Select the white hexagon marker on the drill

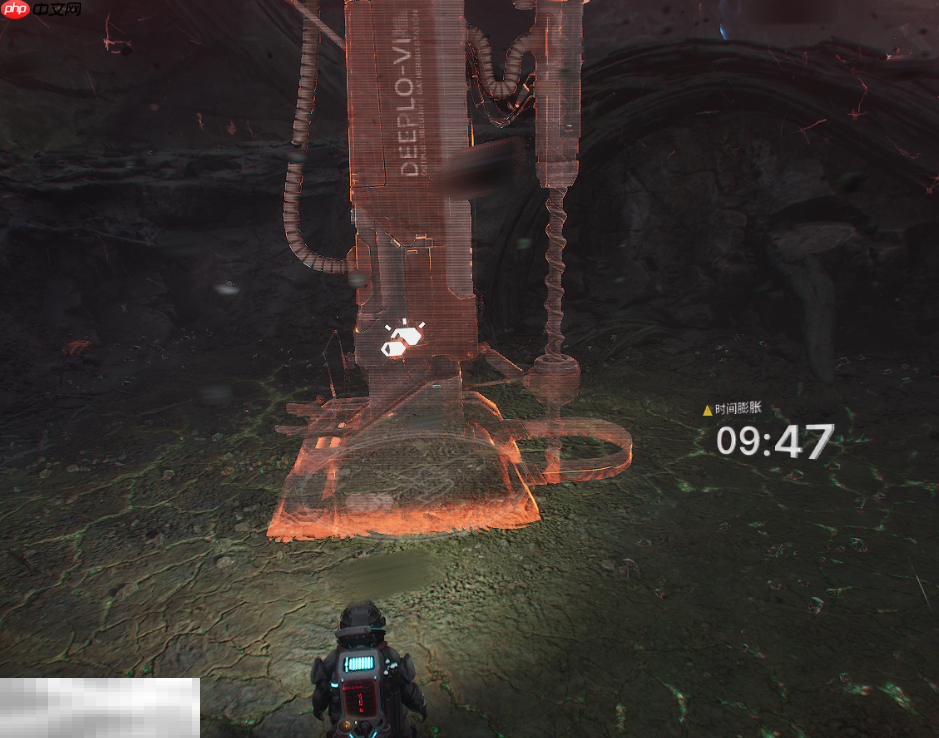click(402, 340)
